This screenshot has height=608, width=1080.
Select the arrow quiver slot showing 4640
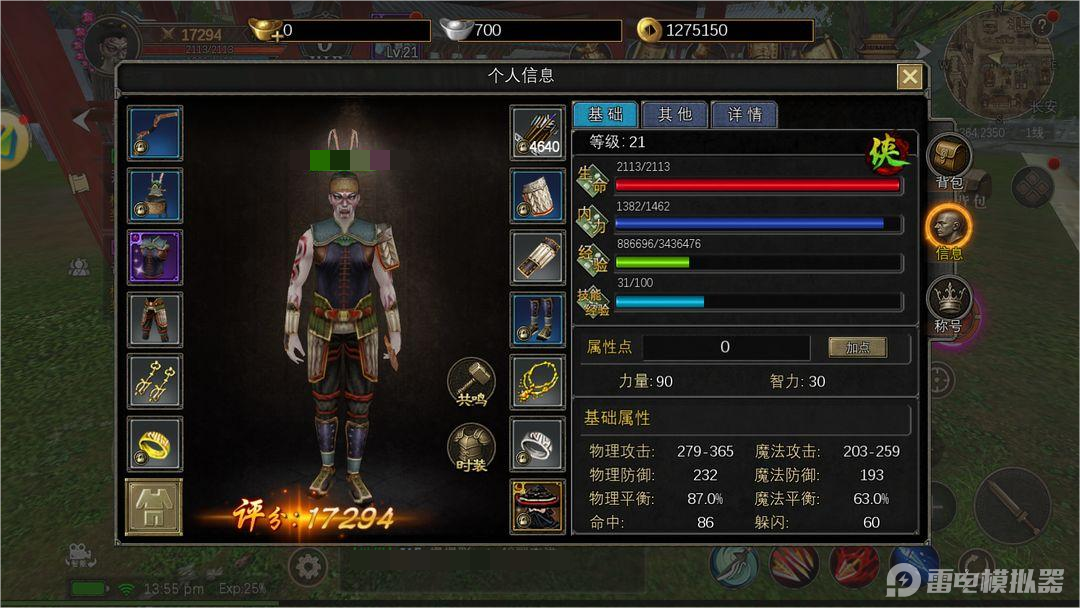pyautogui.click(x=538, y=133)
